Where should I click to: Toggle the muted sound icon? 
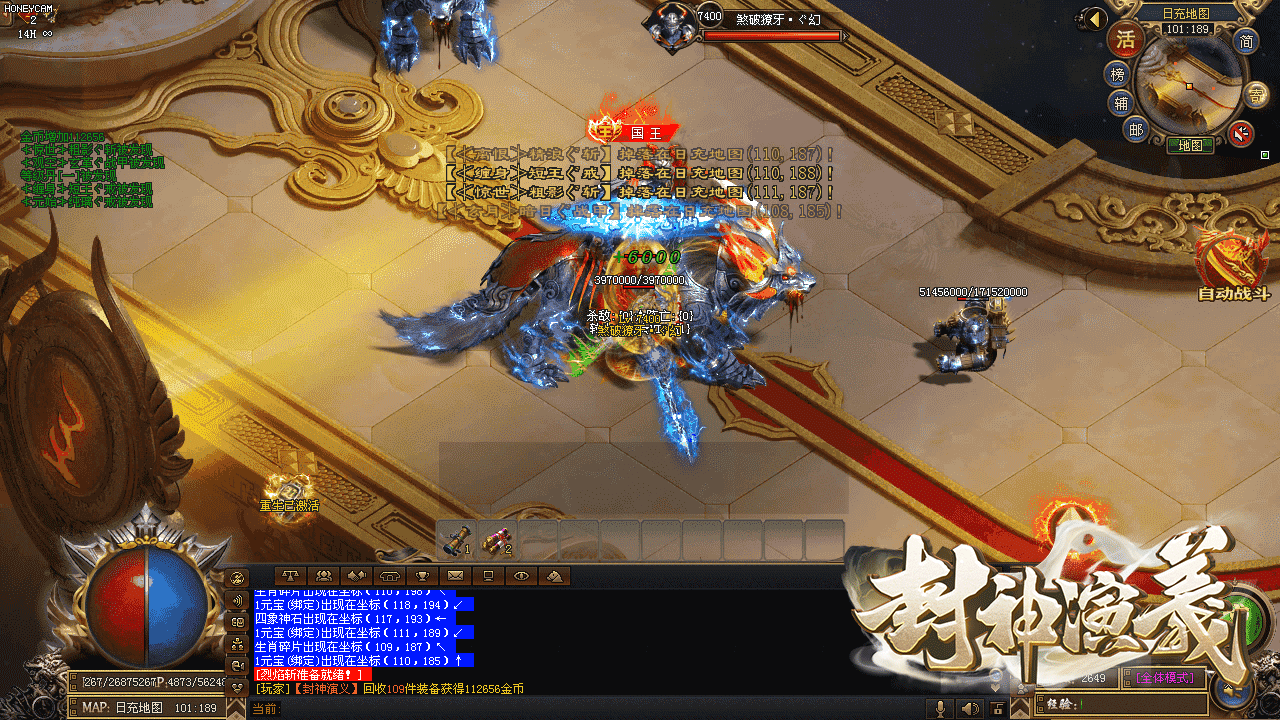(1241, 133)
